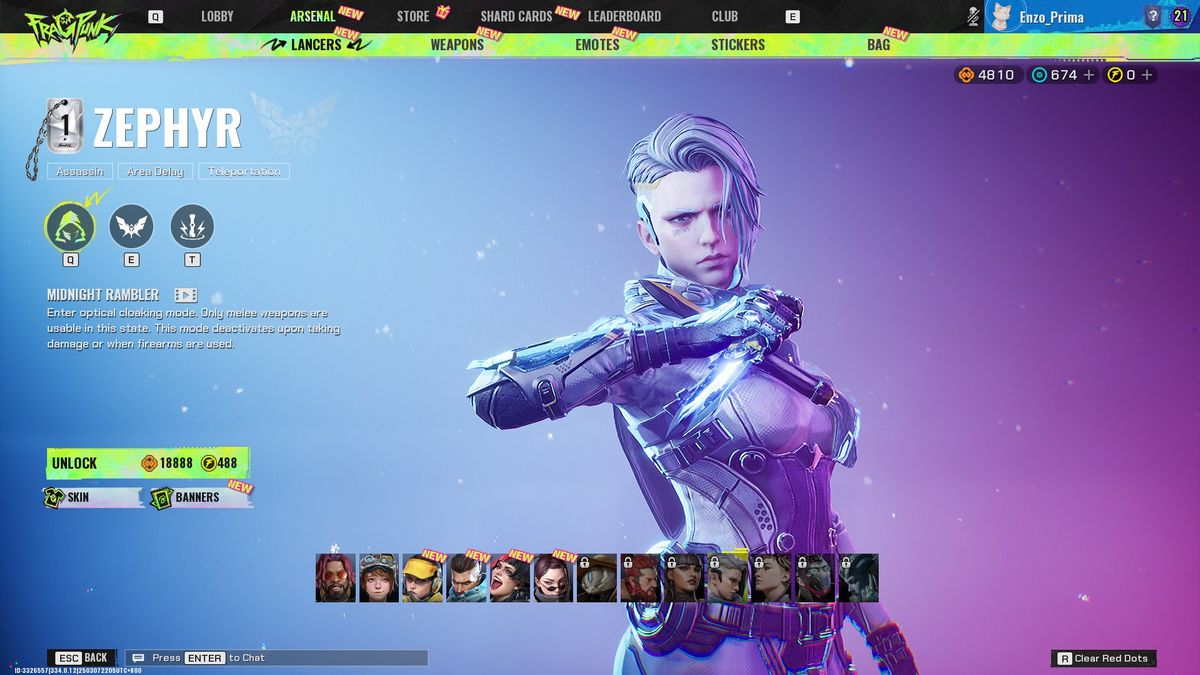This screenshot has width=1200, height=675.
Task: Show the Emotes sub-tab
Action: pyautogui.click(x=597, y=45)
